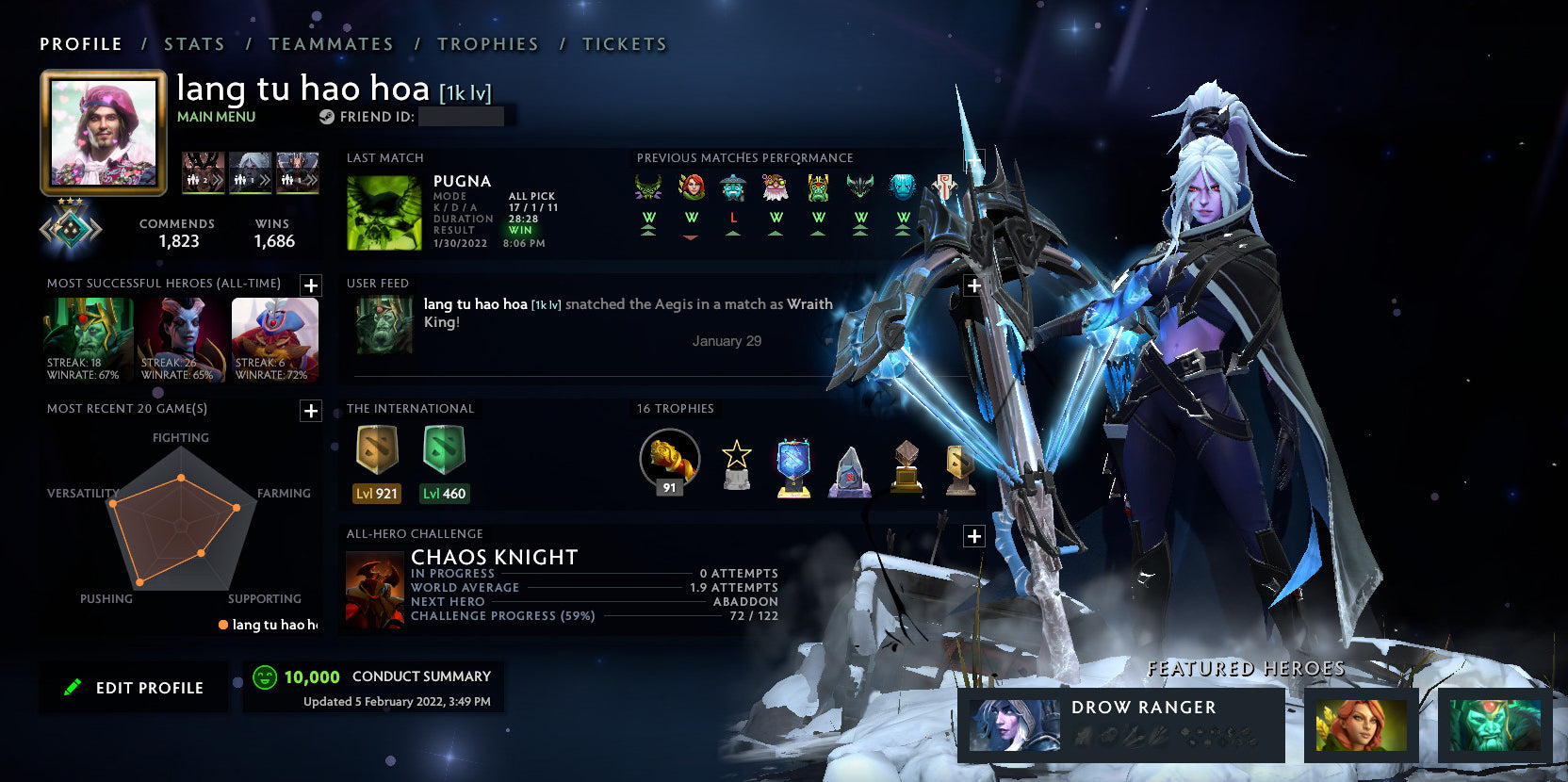1568x782 pixels.
Task: Show the Trophies tab
Action: tap(487, 44)
